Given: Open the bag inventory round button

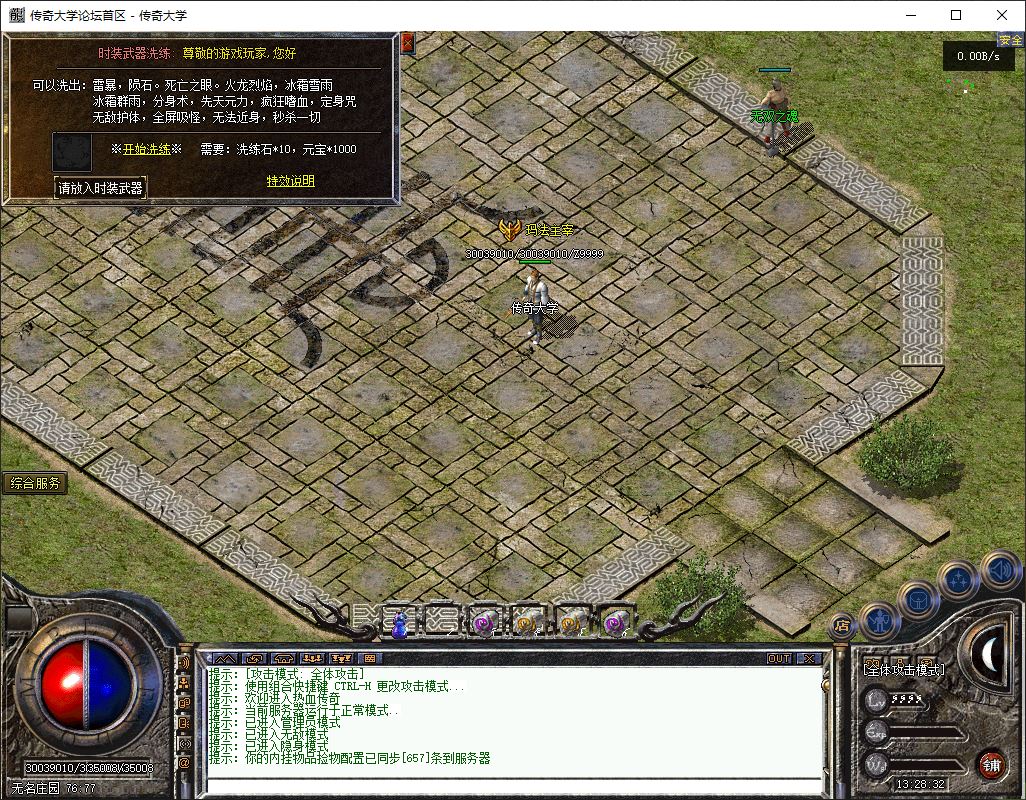Looking at the screenshot, I should pos(919,600).
